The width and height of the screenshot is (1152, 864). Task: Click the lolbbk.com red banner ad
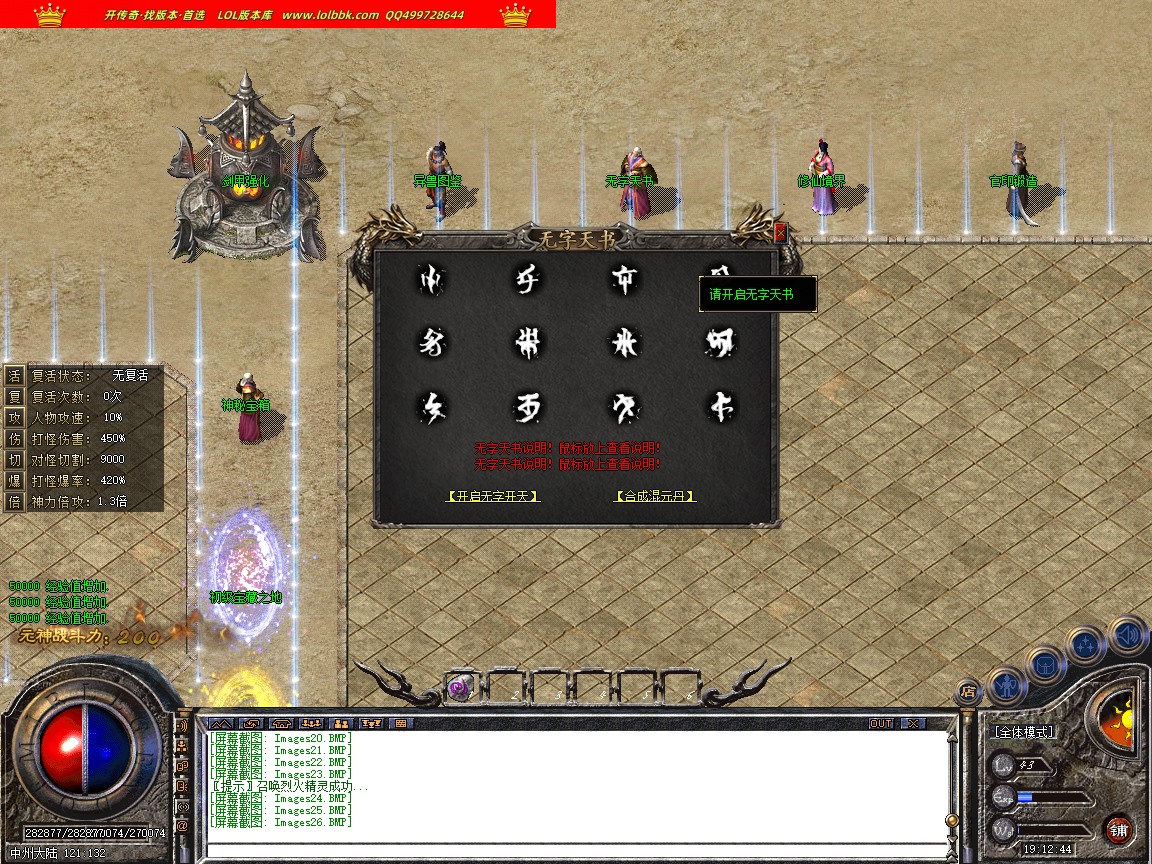click(278, 14)
